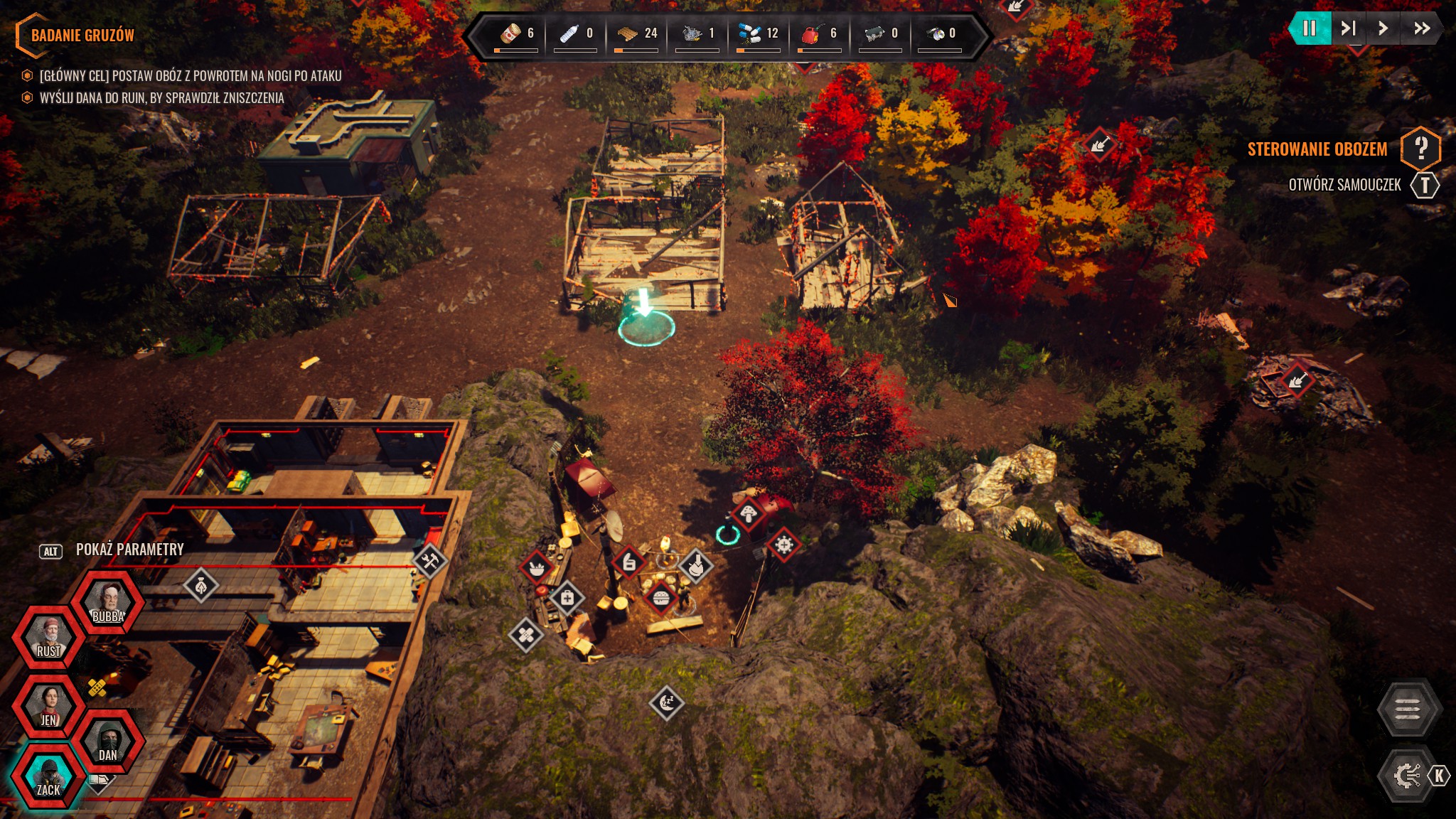Open the question mark camp controls help
The height and width of the screenshot is (819, 1456).
coord(1420,149)
